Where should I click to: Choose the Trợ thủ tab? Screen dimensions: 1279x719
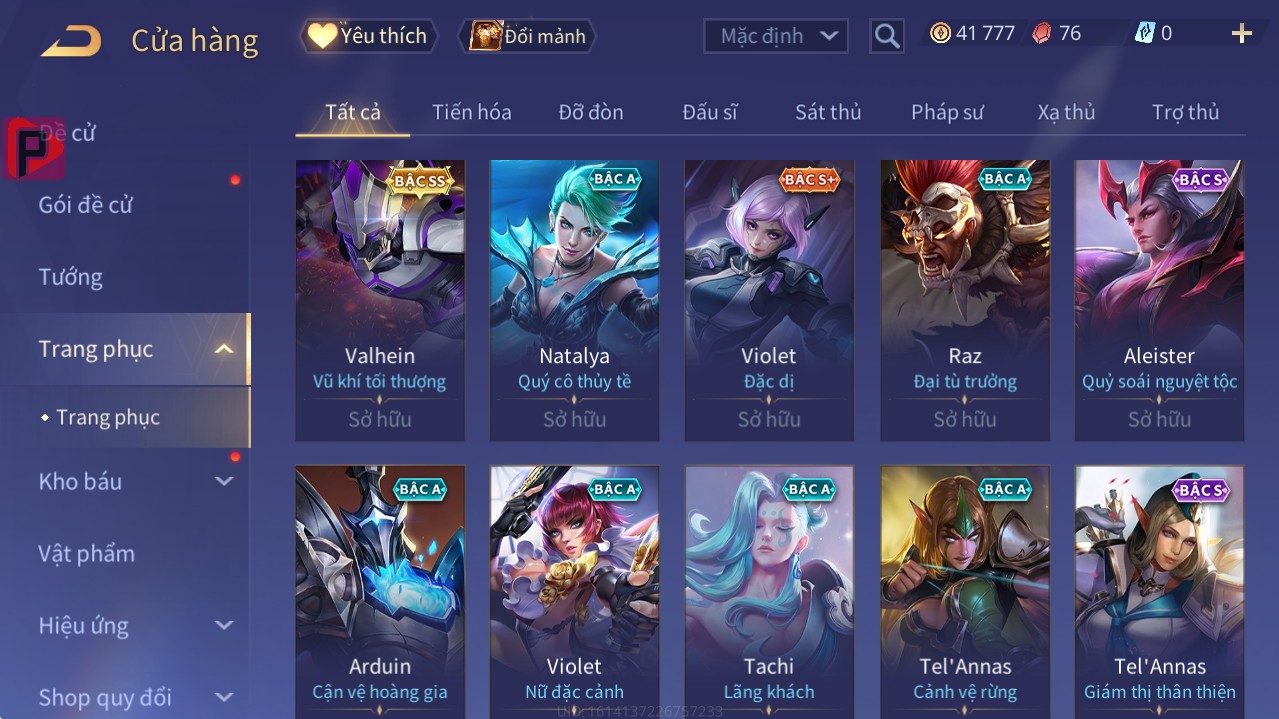[x=1185, y=112]
